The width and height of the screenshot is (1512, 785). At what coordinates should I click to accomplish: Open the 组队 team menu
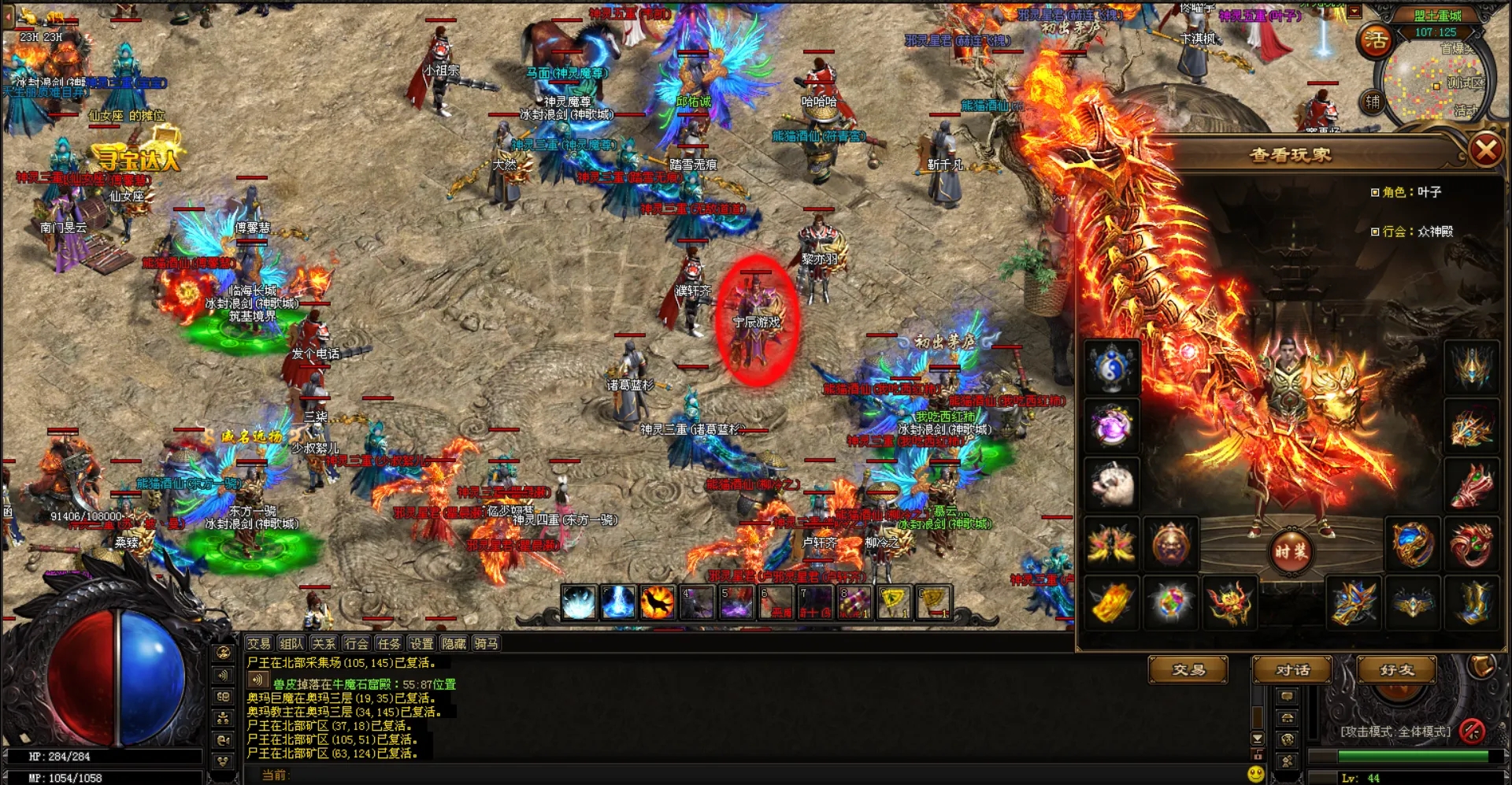tap(291, 643)
